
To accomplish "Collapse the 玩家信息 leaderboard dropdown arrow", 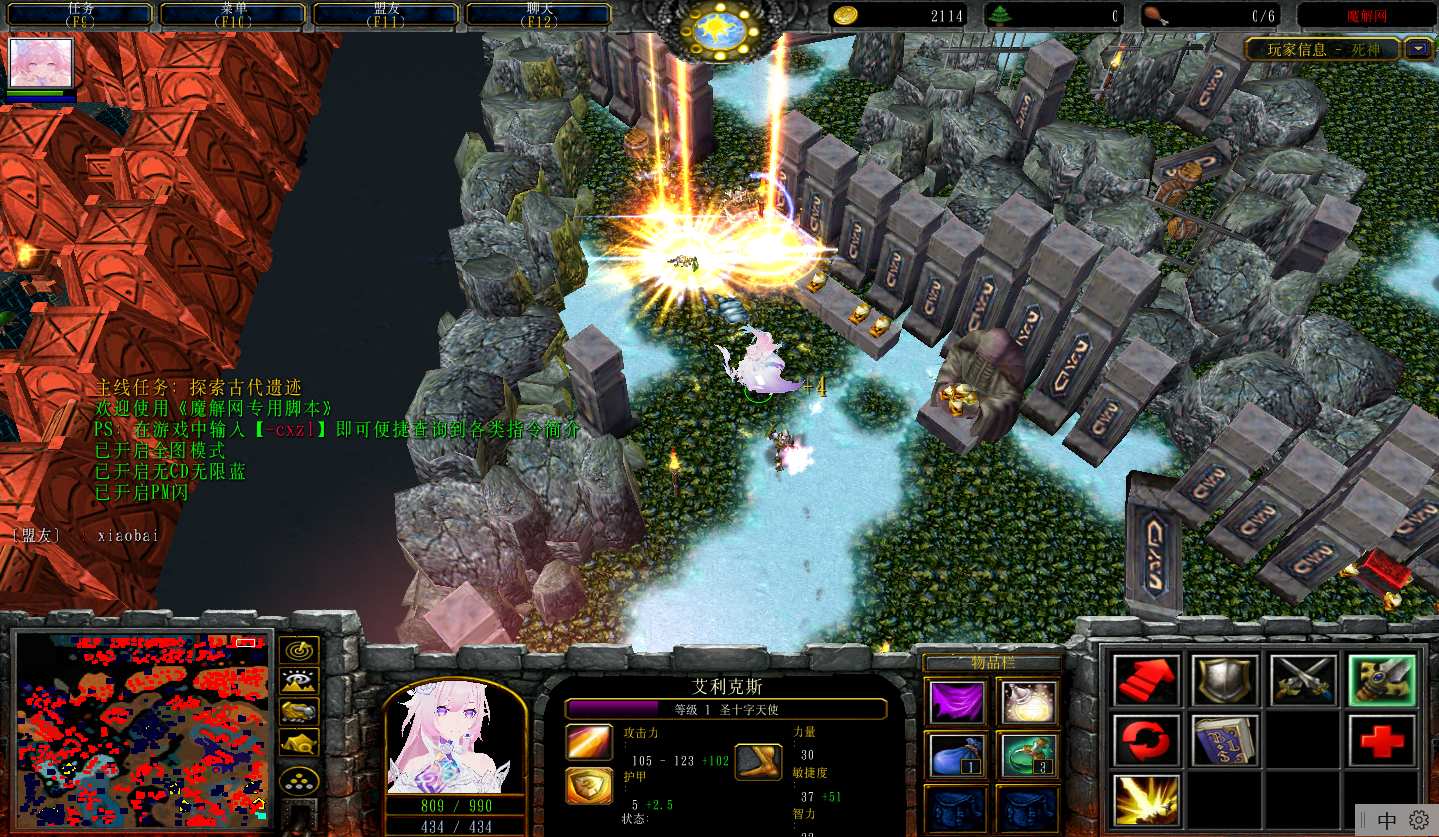I will (x=1418, y=48).
